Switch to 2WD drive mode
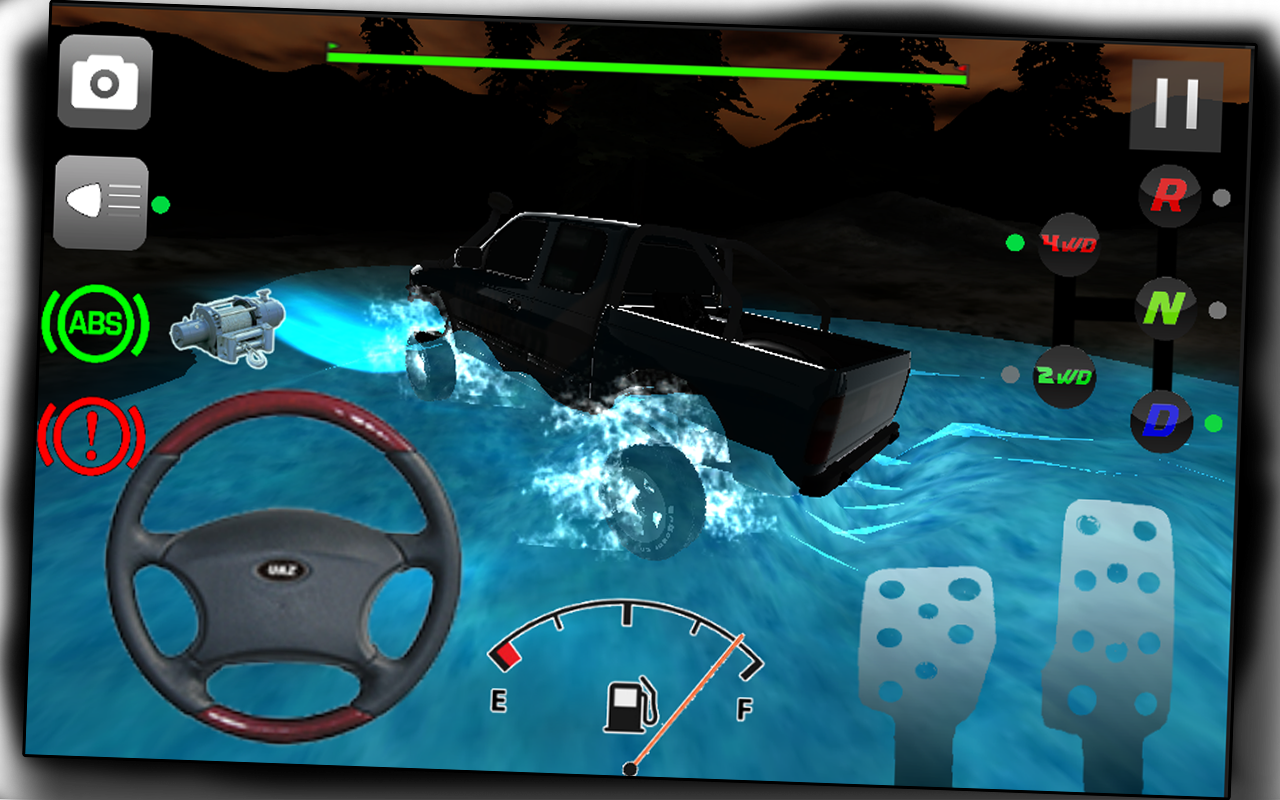This screenshot has width=1280, height=800. click(x=1062, y=377)
